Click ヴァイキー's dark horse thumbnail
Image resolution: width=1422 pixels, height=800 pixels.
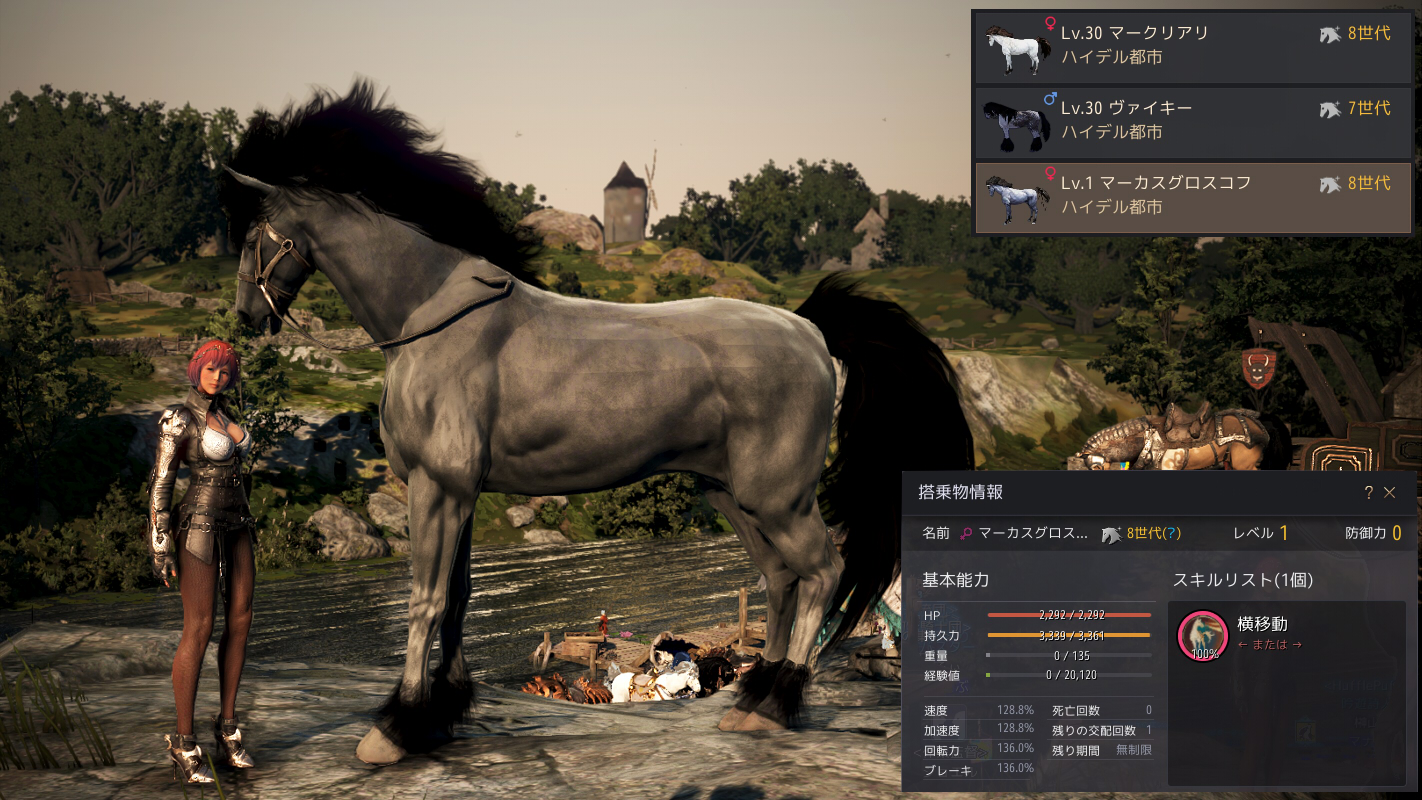click(x=1016, y=123)
